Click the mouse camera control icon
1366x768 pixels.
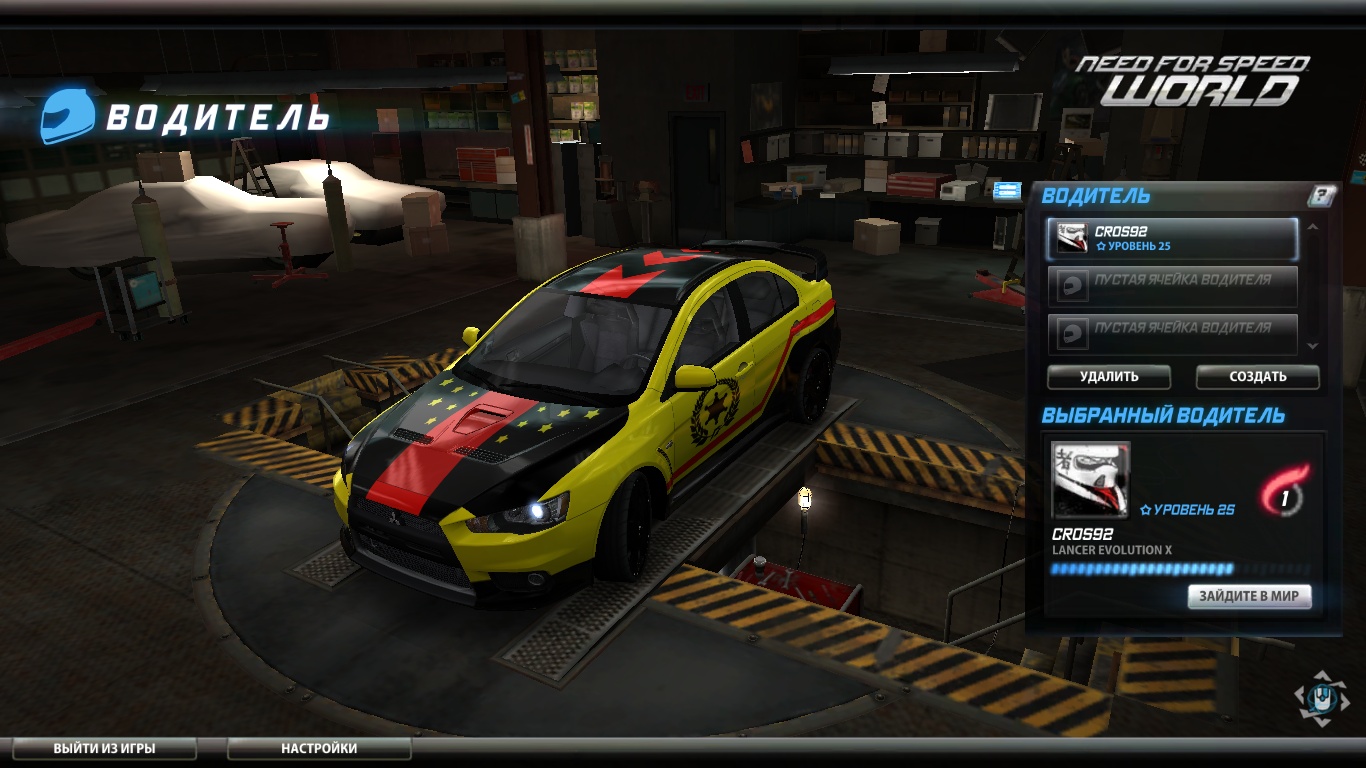pos(1321,697)
